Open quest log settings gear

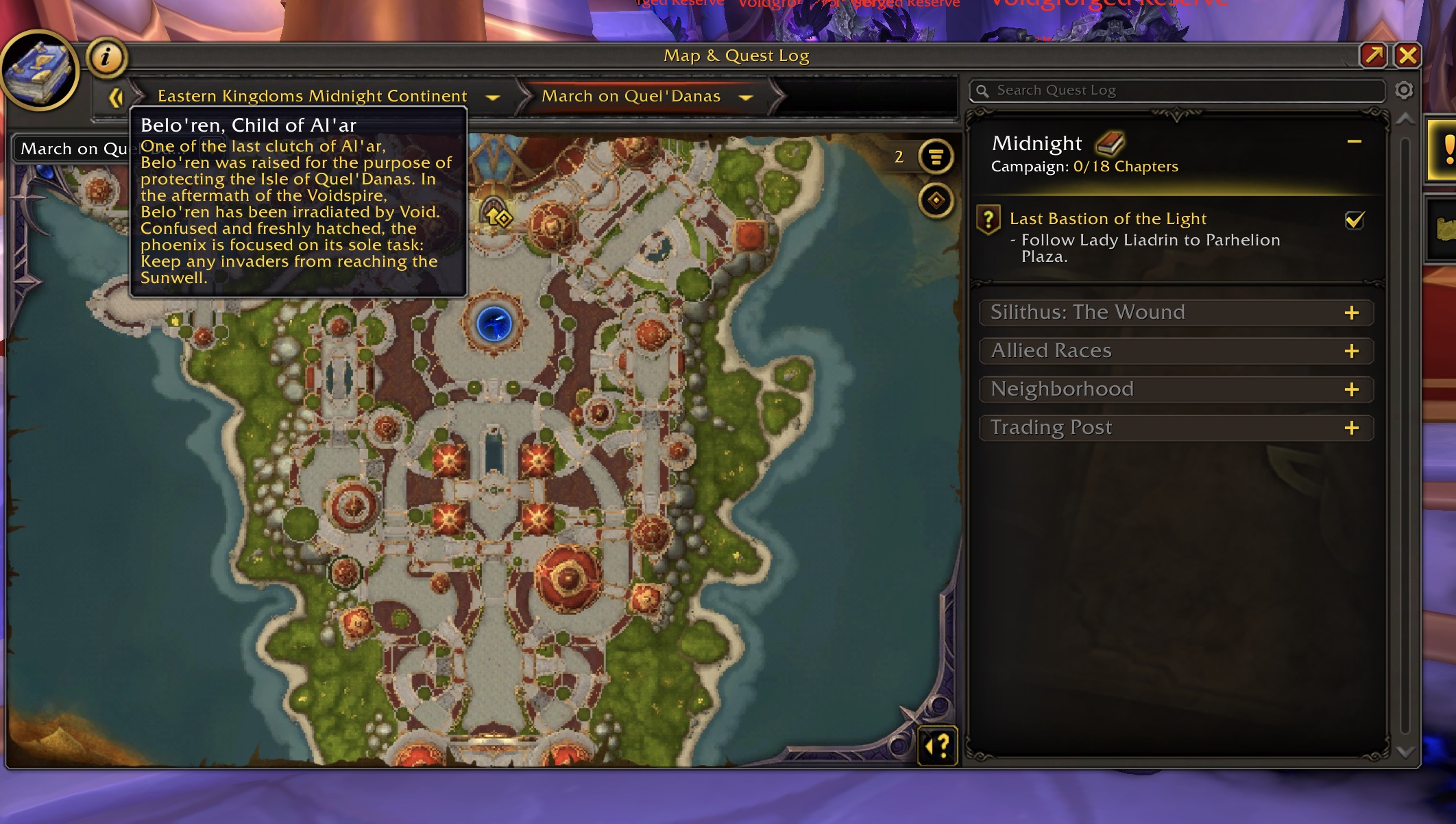coord(1404,90)
